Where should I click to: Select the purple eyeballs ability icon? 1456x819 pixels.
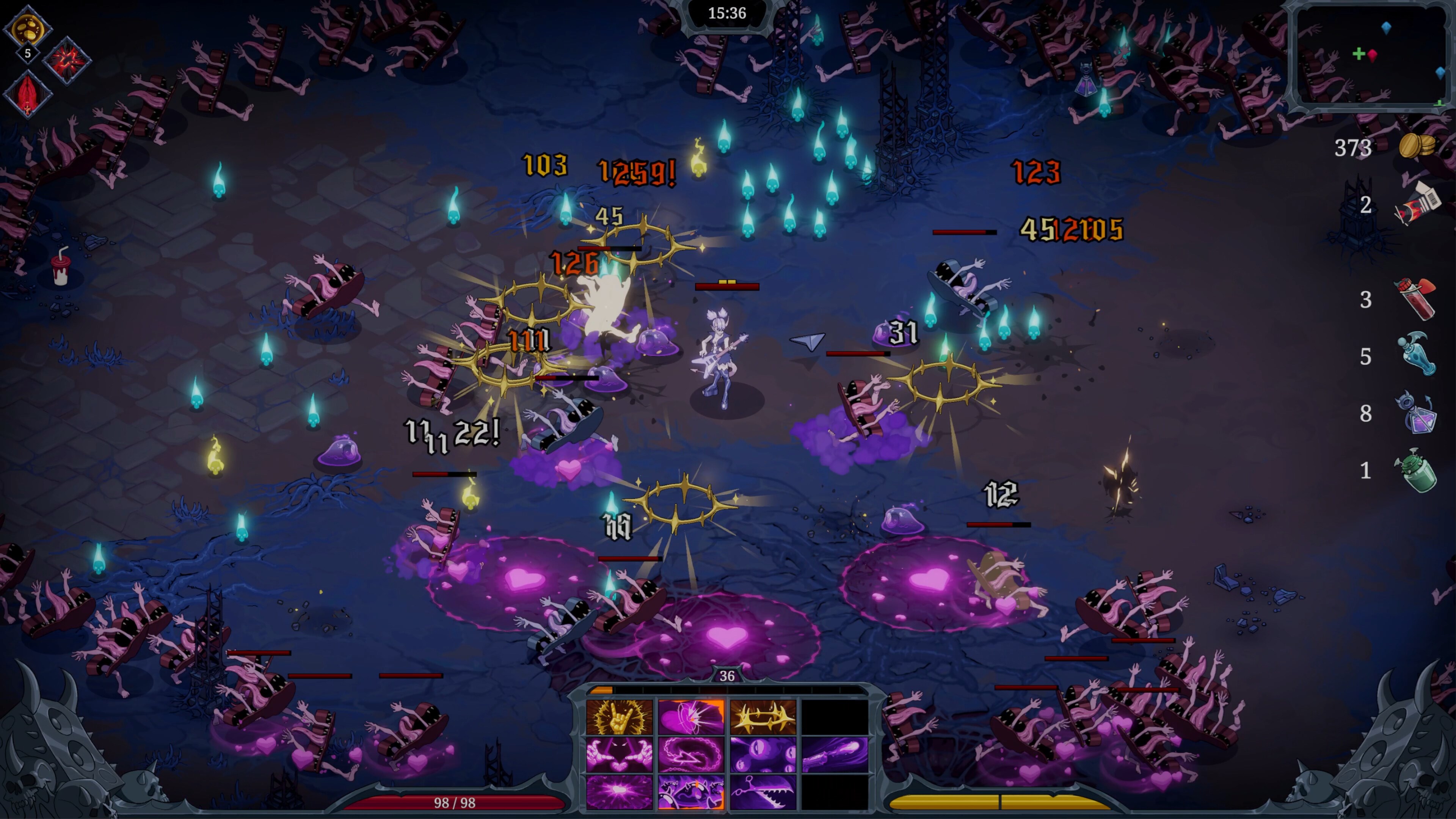click(x=763, y=755)
